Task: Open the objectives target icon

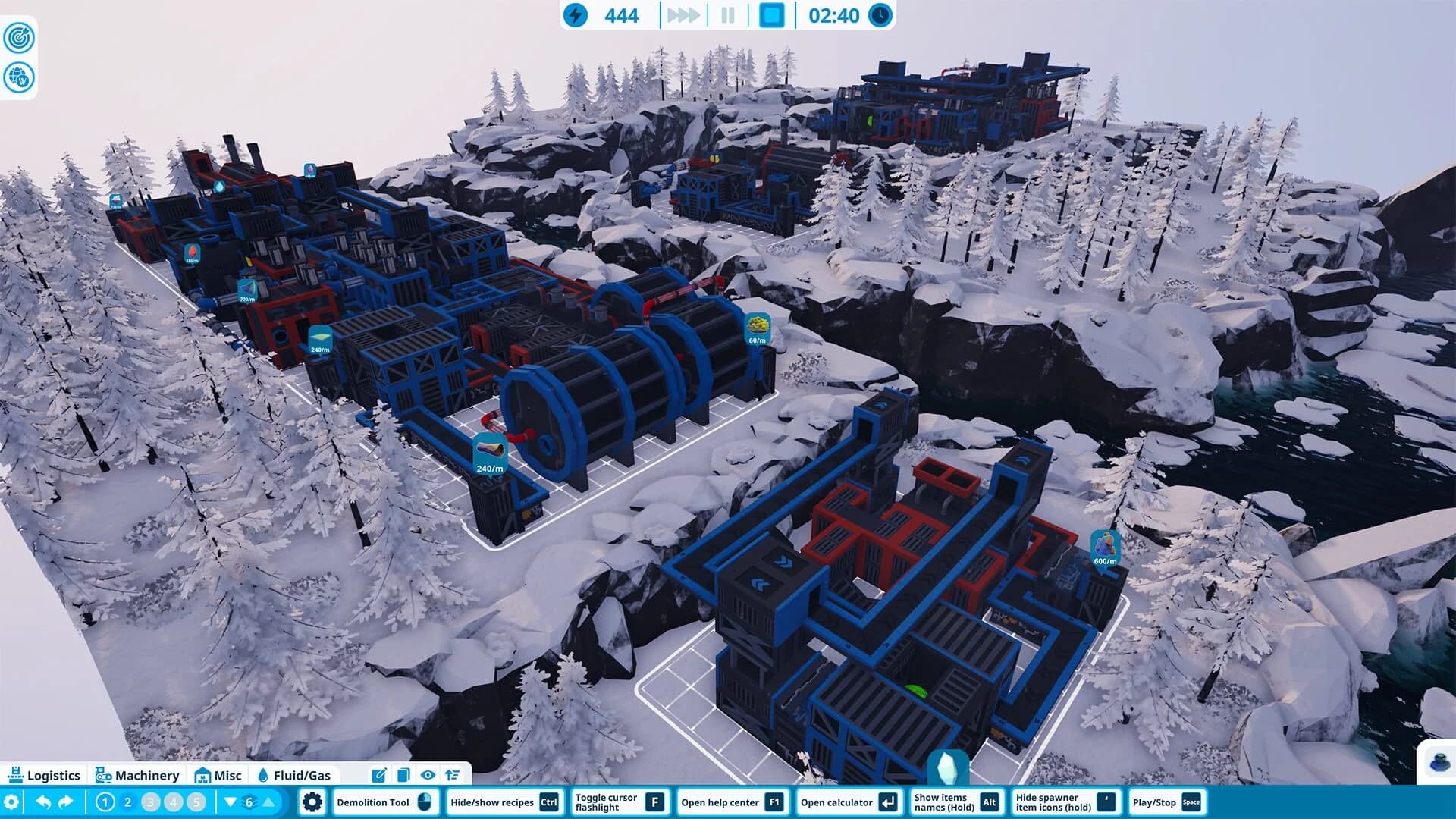Action: 19,38
